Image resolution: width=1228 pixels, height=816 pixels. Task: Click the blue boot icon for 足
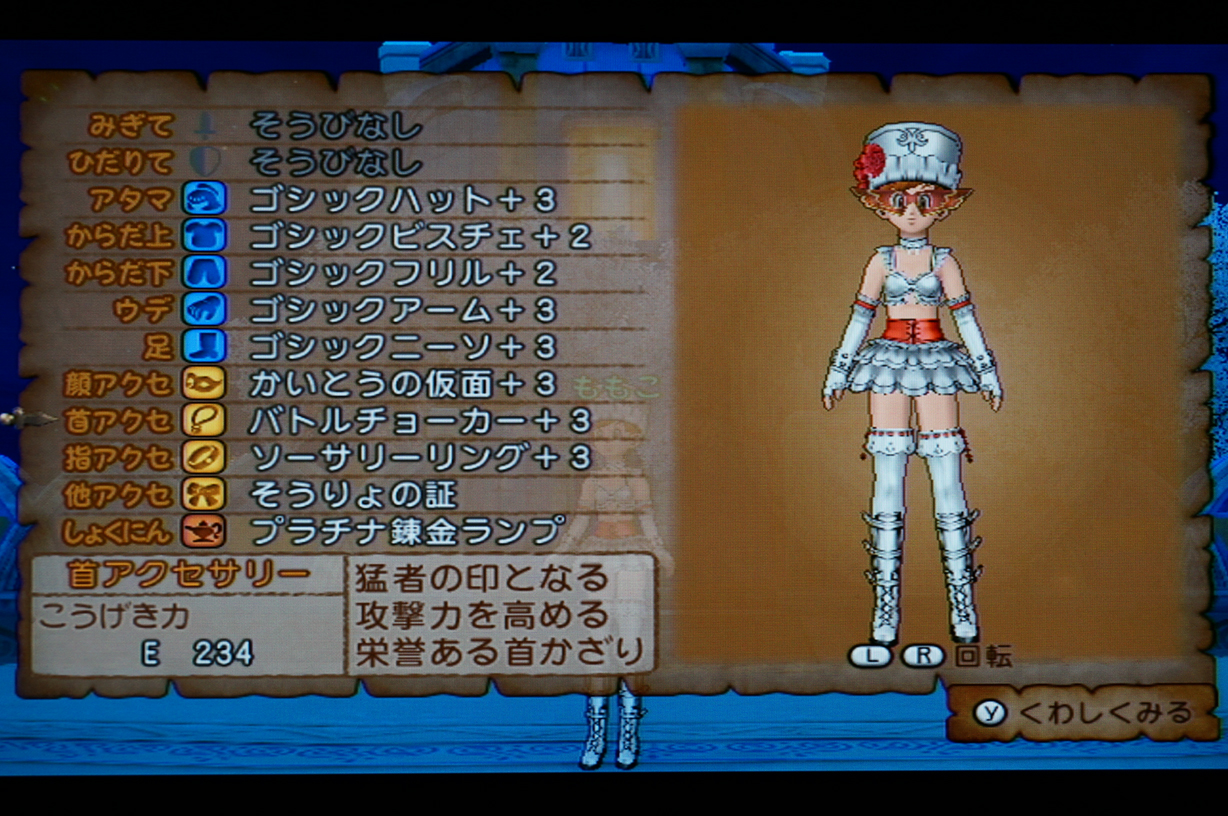[204, 346]
